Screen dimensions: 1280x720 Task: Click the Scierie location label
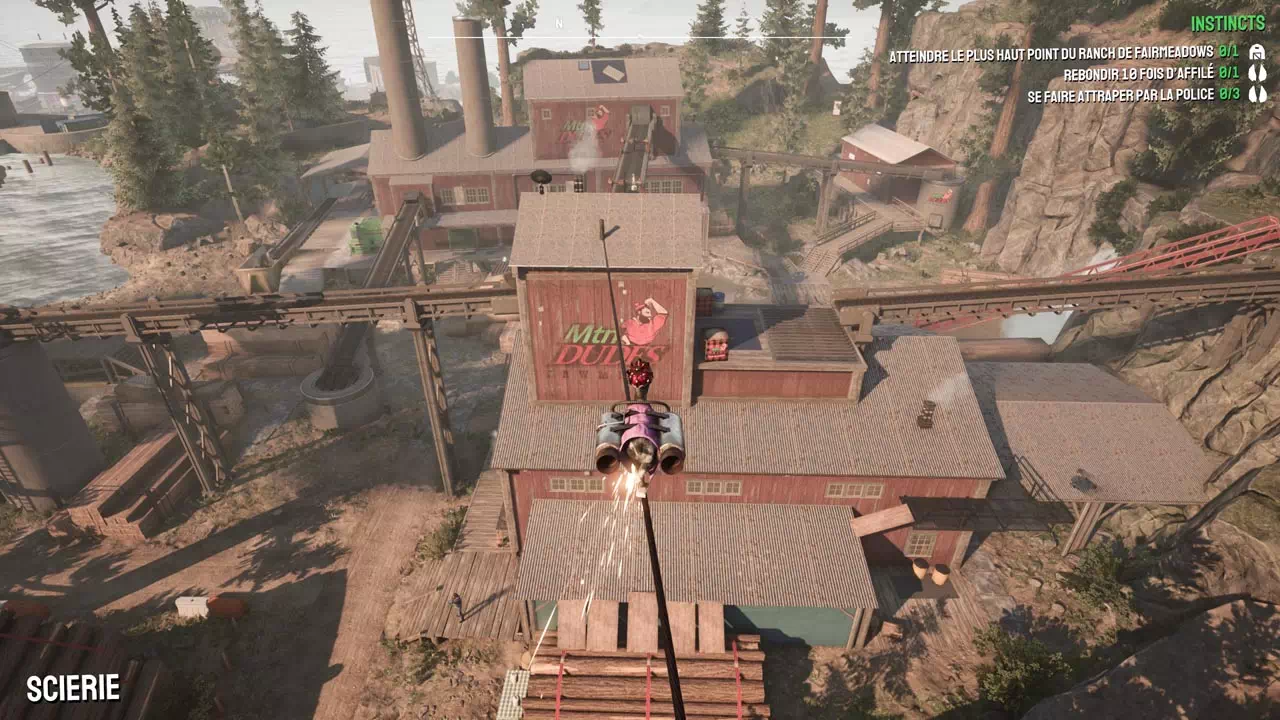click(73, 688)
